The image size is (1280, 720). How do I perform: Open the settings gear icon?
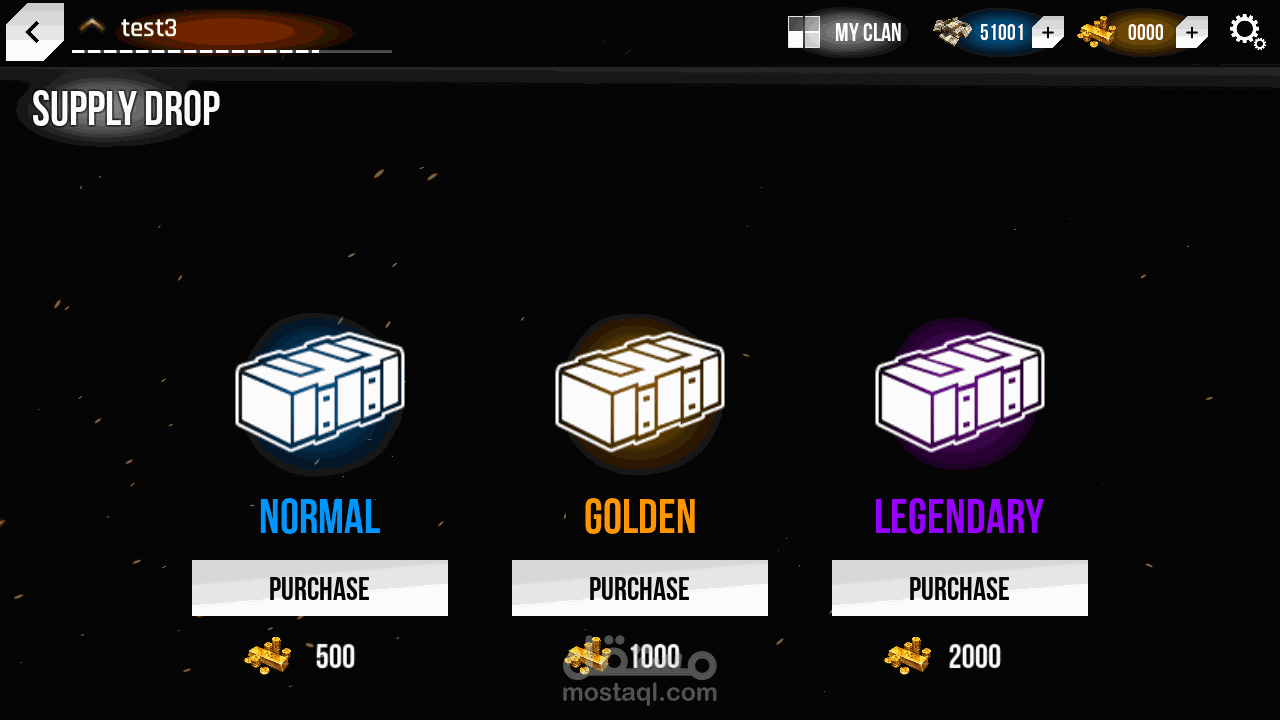(x=1246, y=32)
